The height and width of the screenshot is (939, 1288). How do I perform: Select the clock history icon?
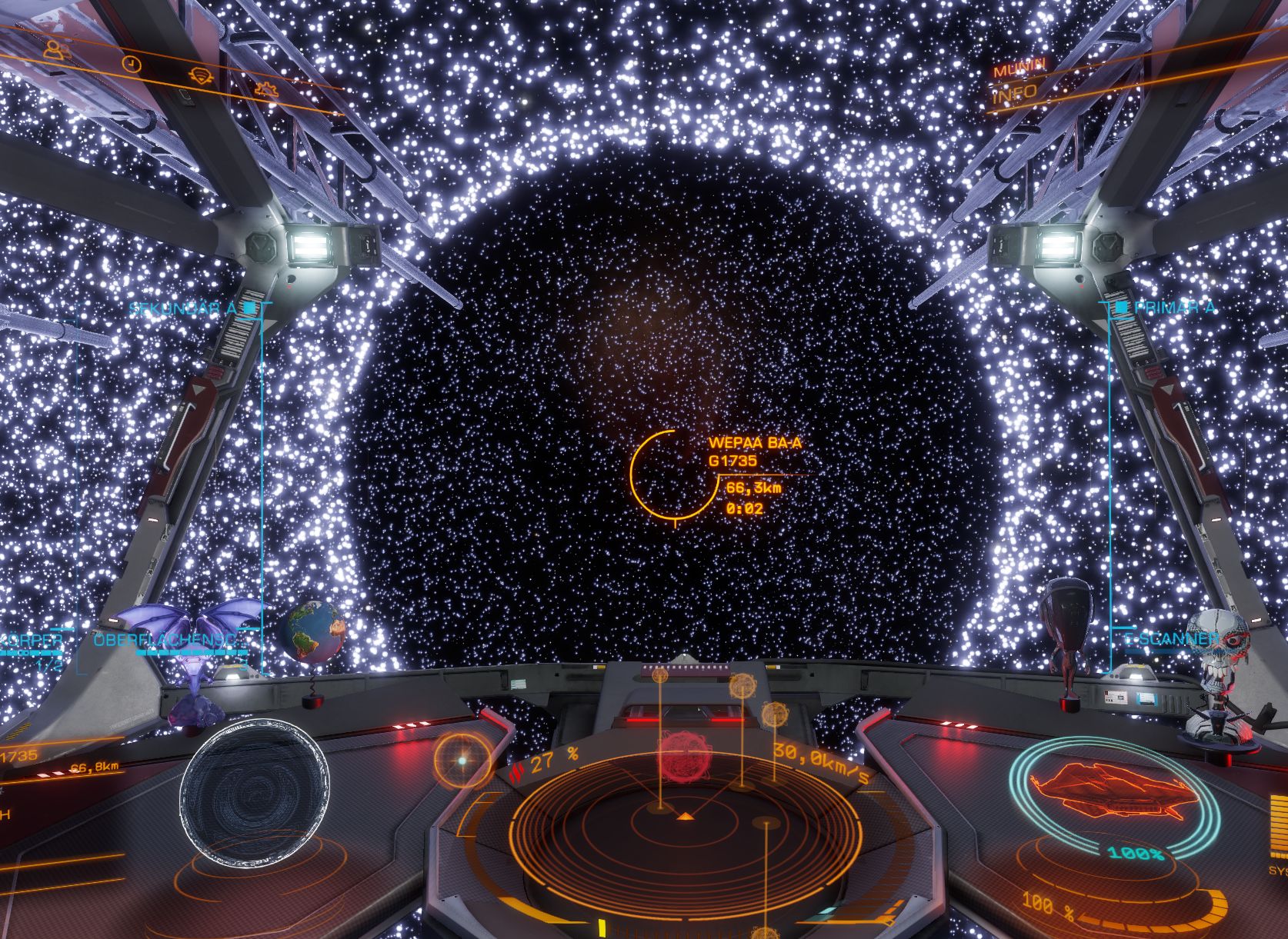pyautogui.click(x=133, y=63)
